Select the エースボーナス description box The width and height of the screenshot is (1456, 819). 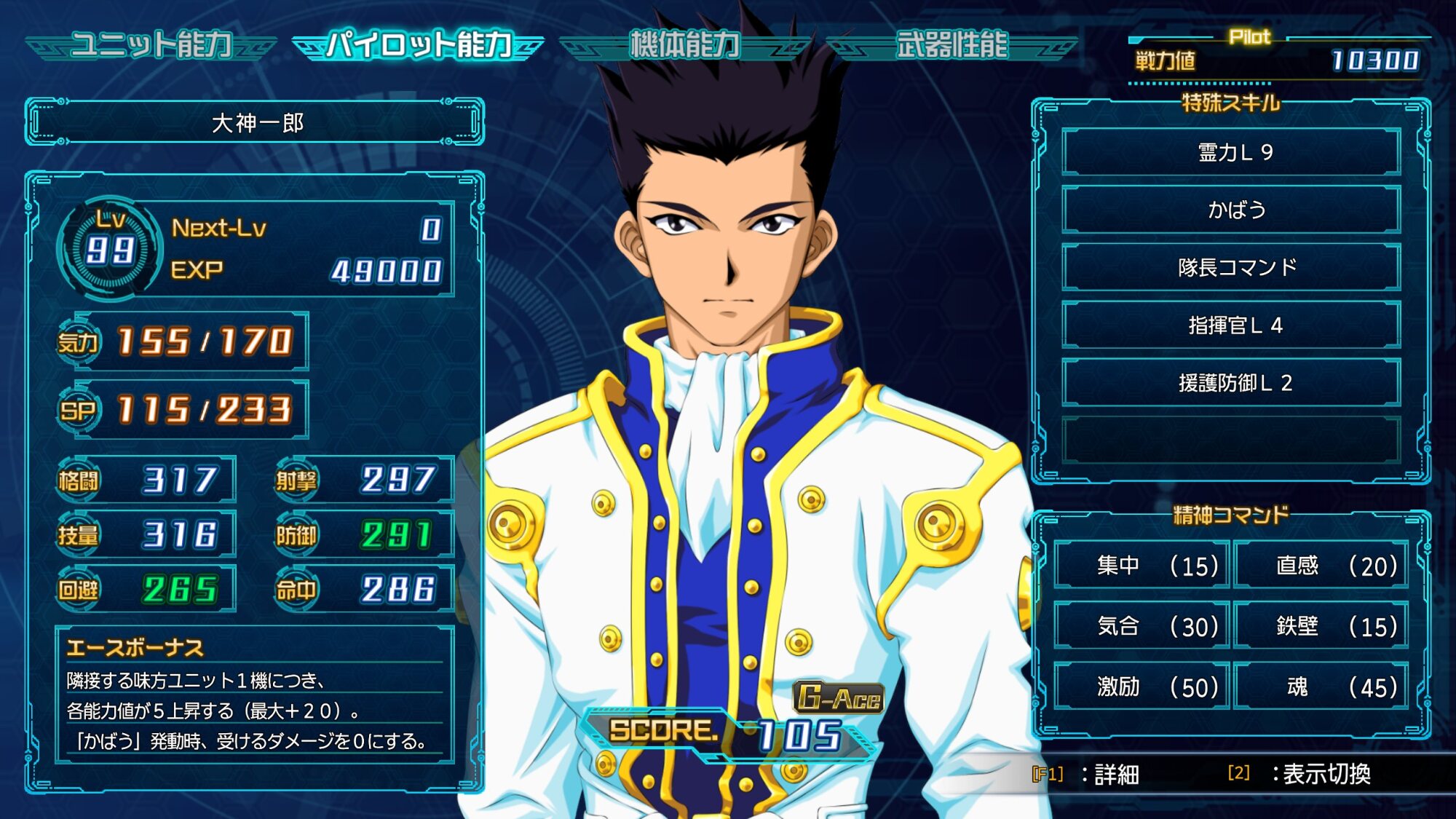coord(255,695)
